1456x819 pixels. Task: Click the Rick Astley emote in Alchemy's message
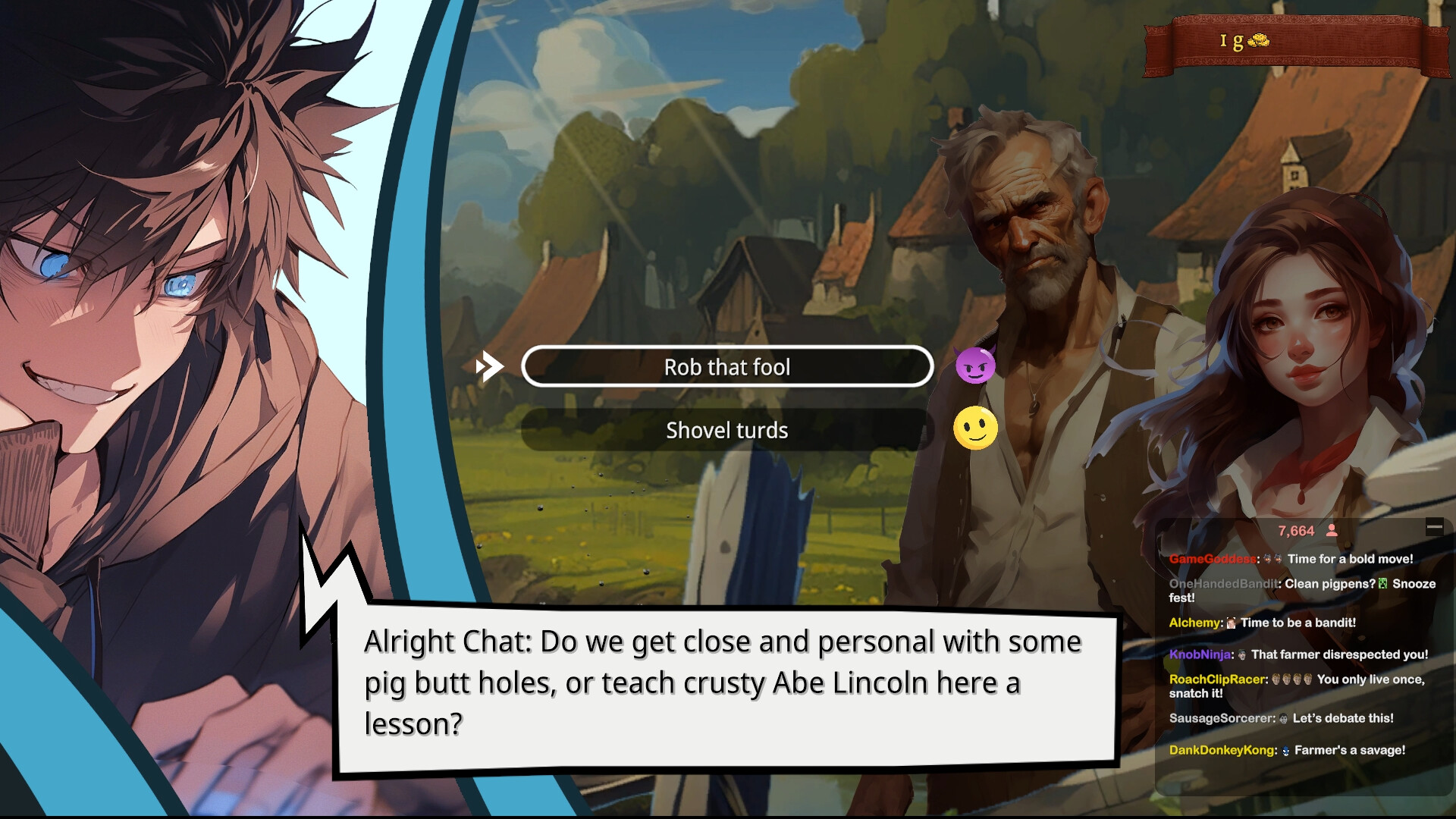(x=1230, y=623)
